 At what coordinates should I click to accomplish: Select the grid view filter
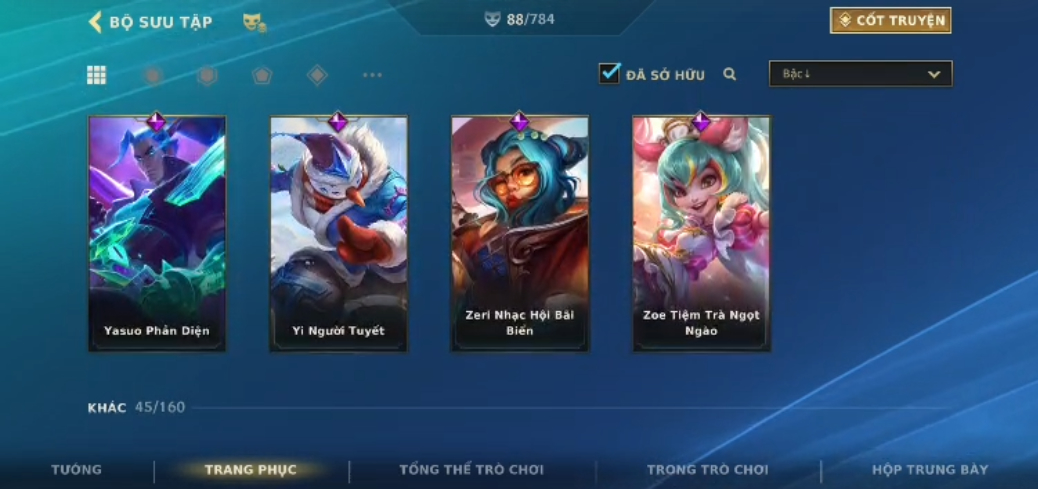pyautogui.click(x=97, y=75)
